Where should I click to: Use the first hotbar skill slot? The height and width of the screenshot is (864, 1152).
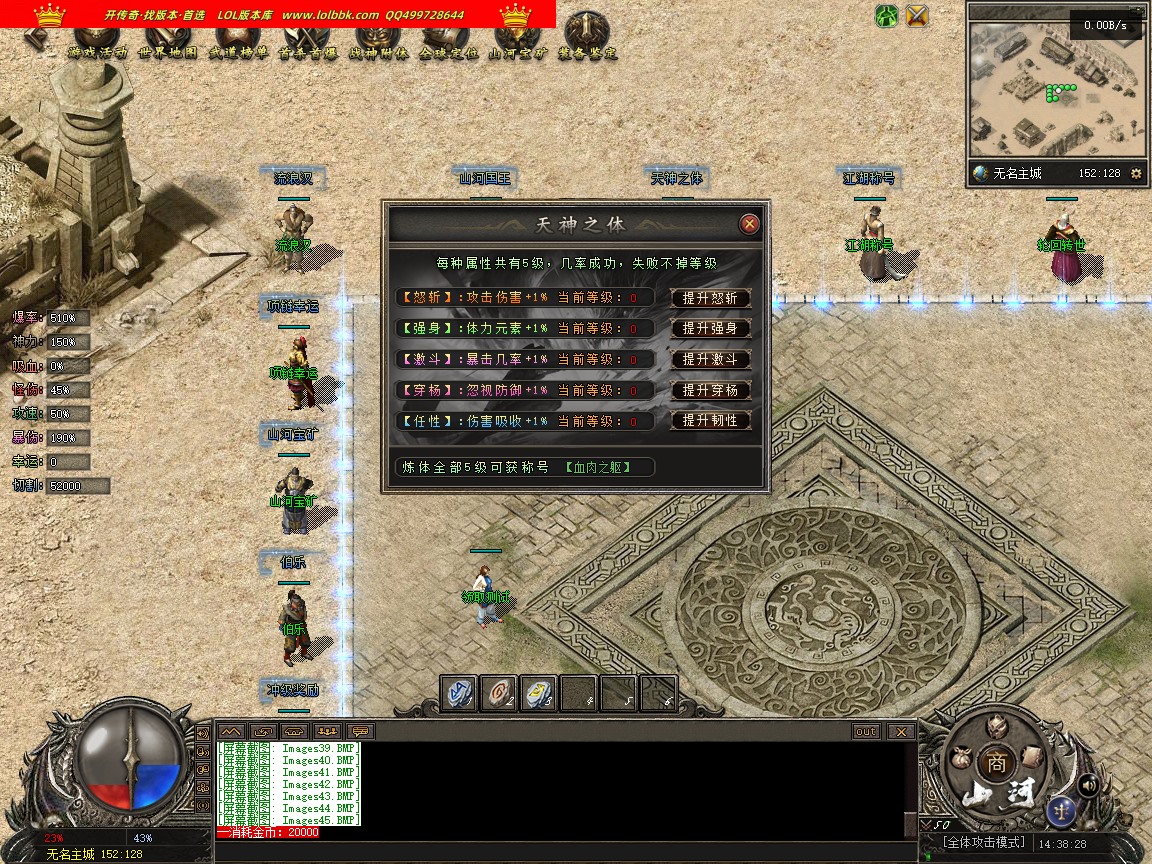(459, 694)
